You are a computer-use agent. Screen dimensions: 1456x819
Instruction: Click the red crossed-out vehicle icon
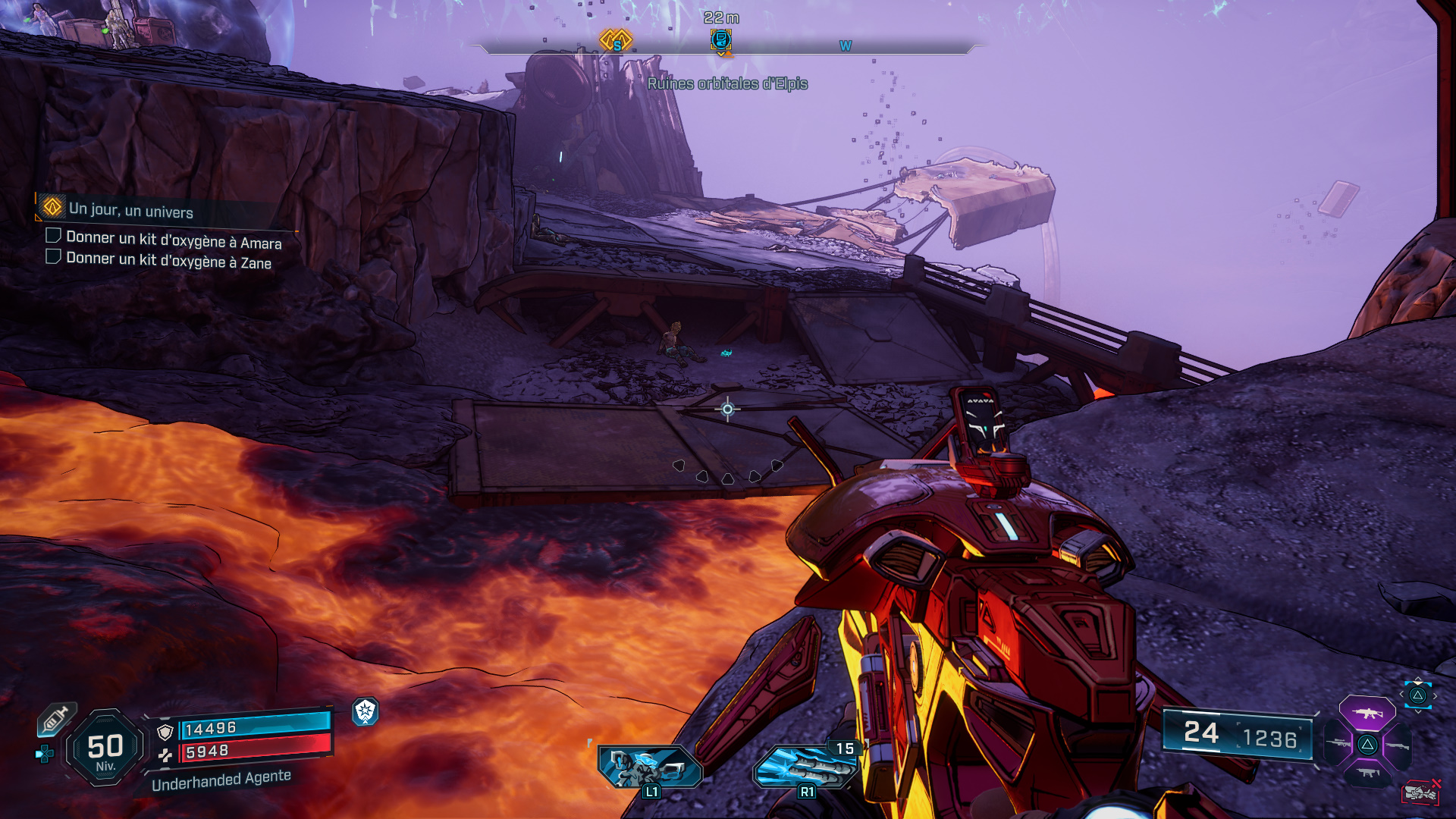(1420, 792)
